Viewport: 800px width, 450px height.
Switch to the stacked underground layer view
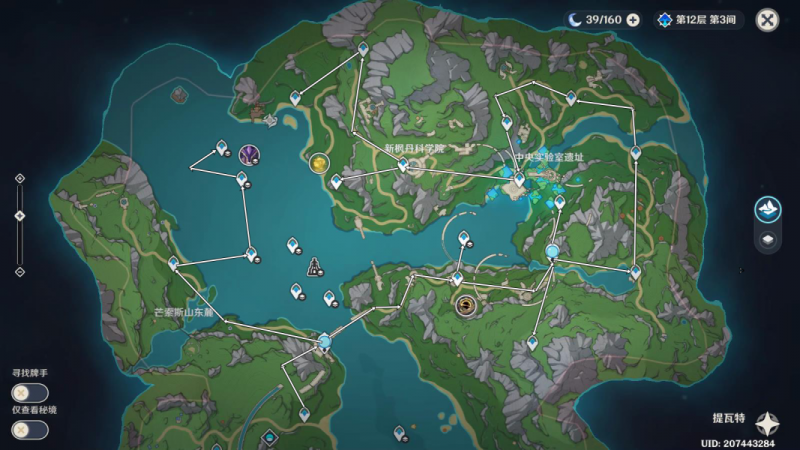[767, 240]
